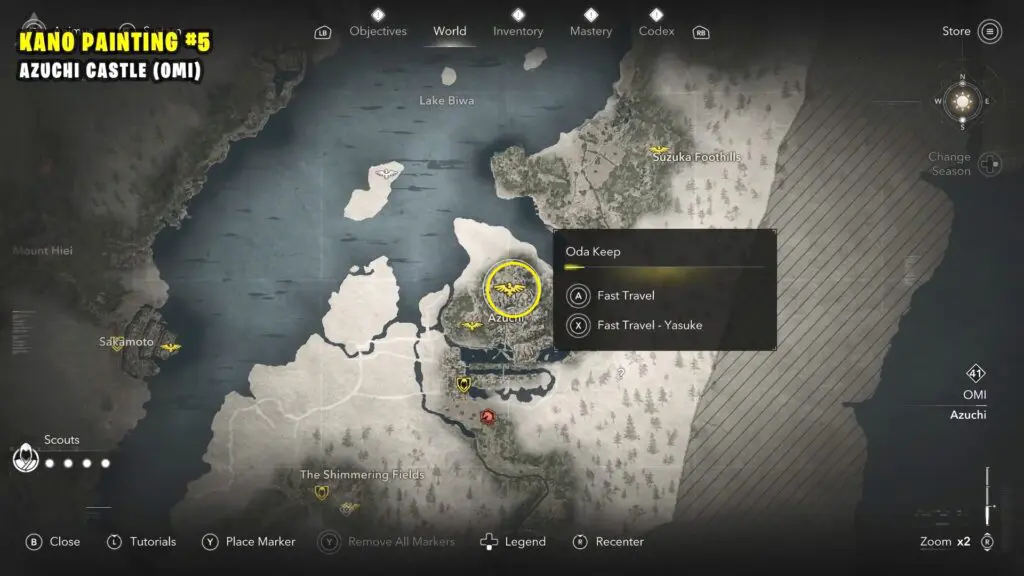
Task: Open the Mastery tab
Action: pyautogui.click(x=591, y=31)
